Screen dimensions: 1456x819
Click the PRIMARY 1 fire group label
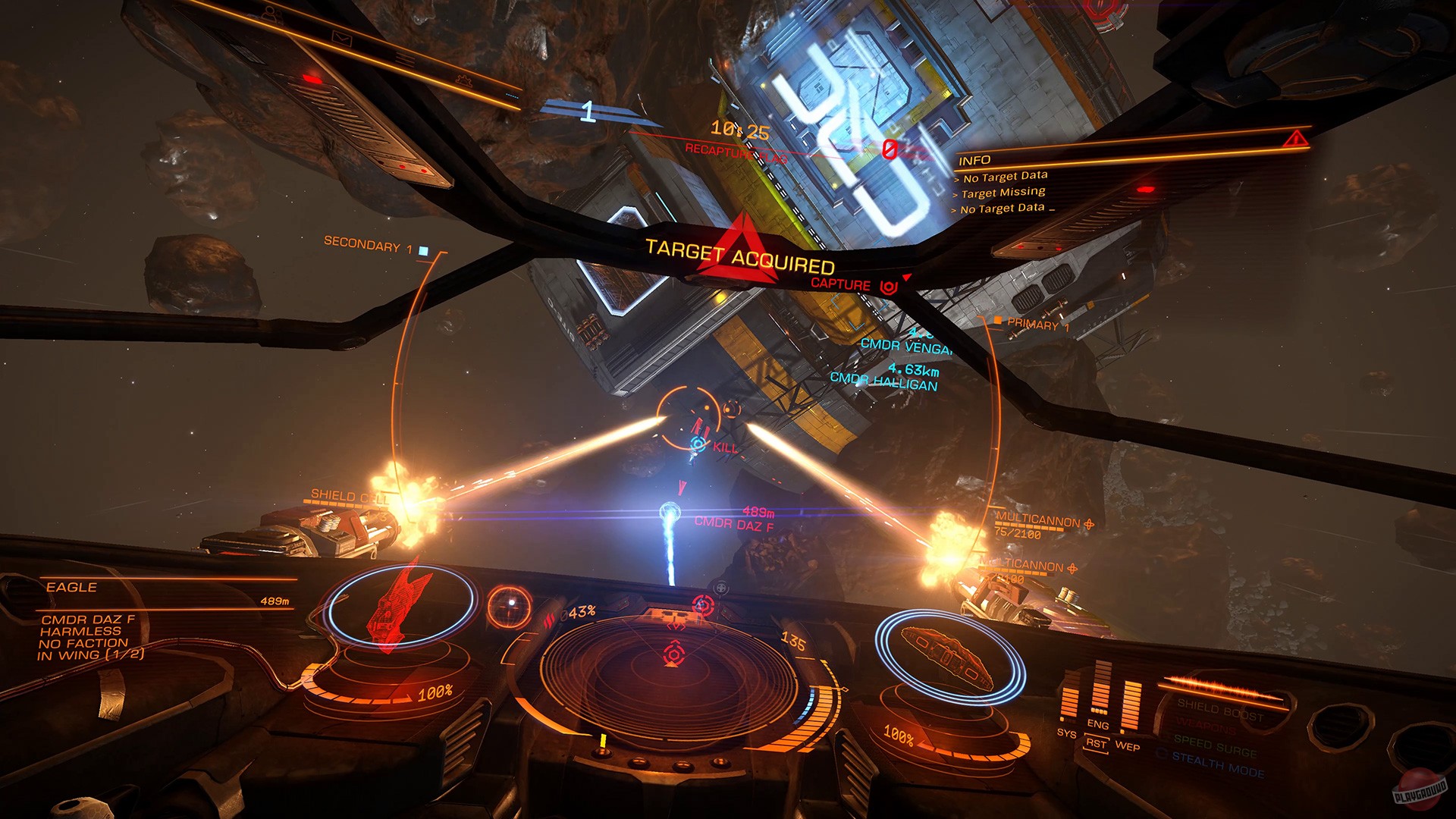point(1037,325)
